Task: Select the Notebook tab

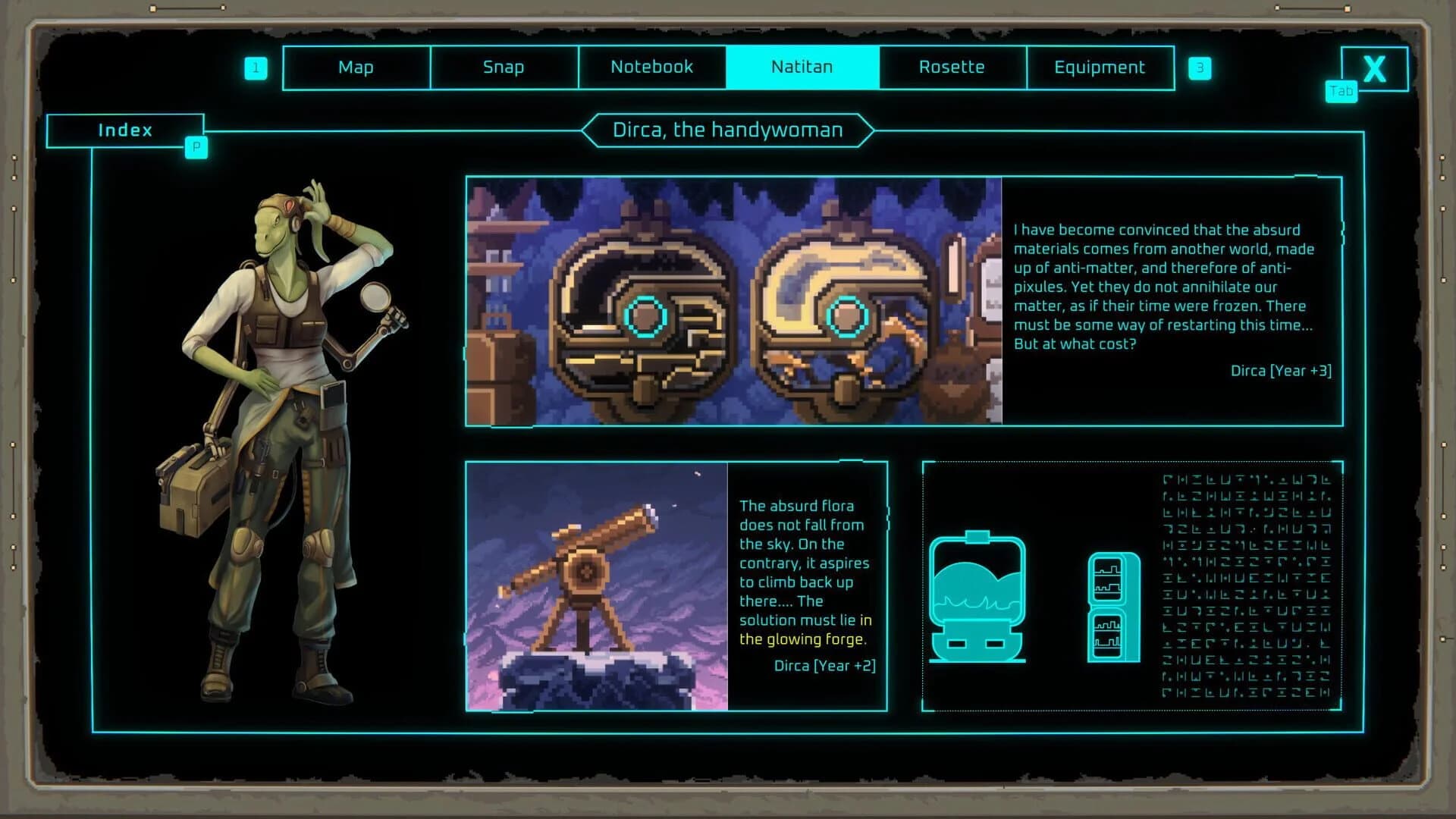Action: [x=651, y=67]
